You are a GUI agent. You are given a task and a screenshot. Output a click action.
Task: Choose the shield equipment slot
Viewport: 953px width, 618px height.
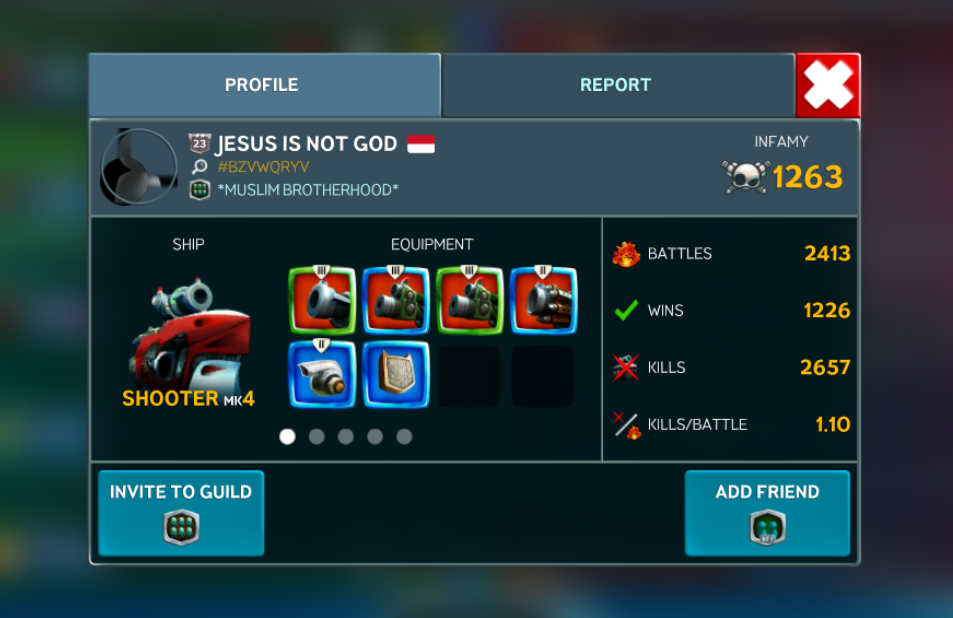pyautogui.click(x=396, y=375)
